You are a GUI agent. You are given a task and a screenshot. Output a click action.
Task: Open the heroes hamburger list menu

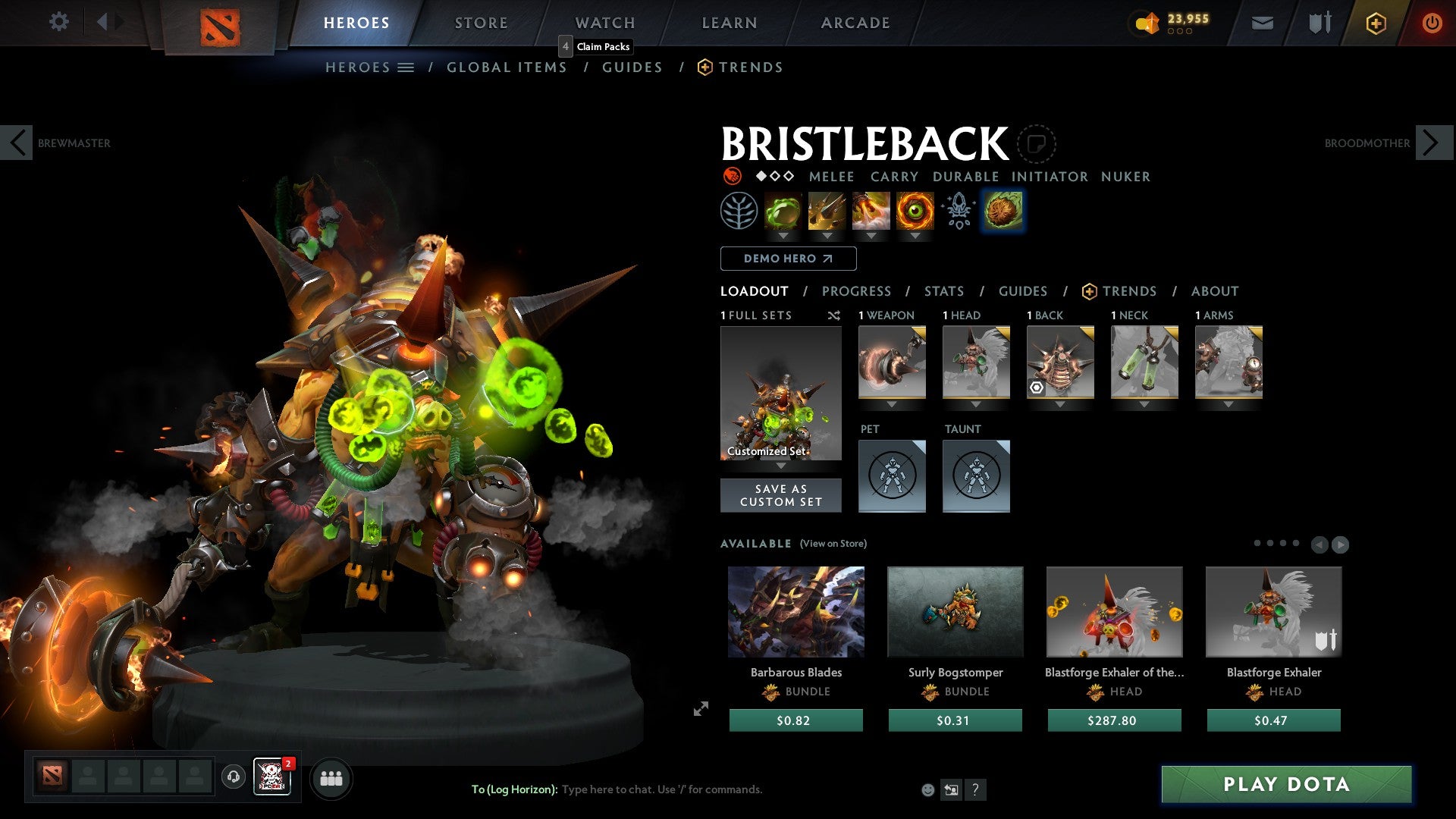[x=406, y=67]
